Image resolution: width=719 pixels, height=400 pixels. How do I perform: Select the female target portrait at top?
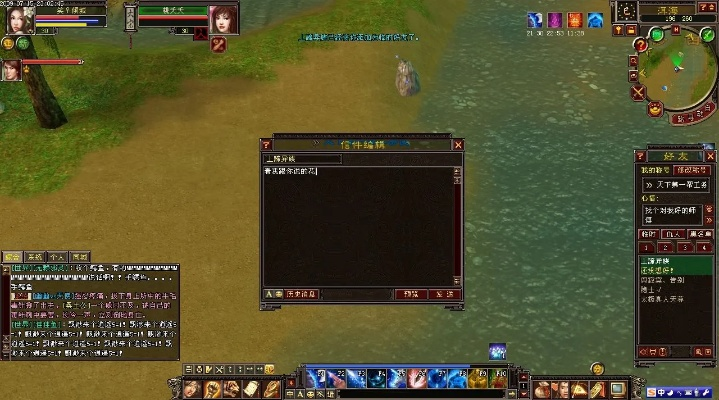tap(223, 16)
